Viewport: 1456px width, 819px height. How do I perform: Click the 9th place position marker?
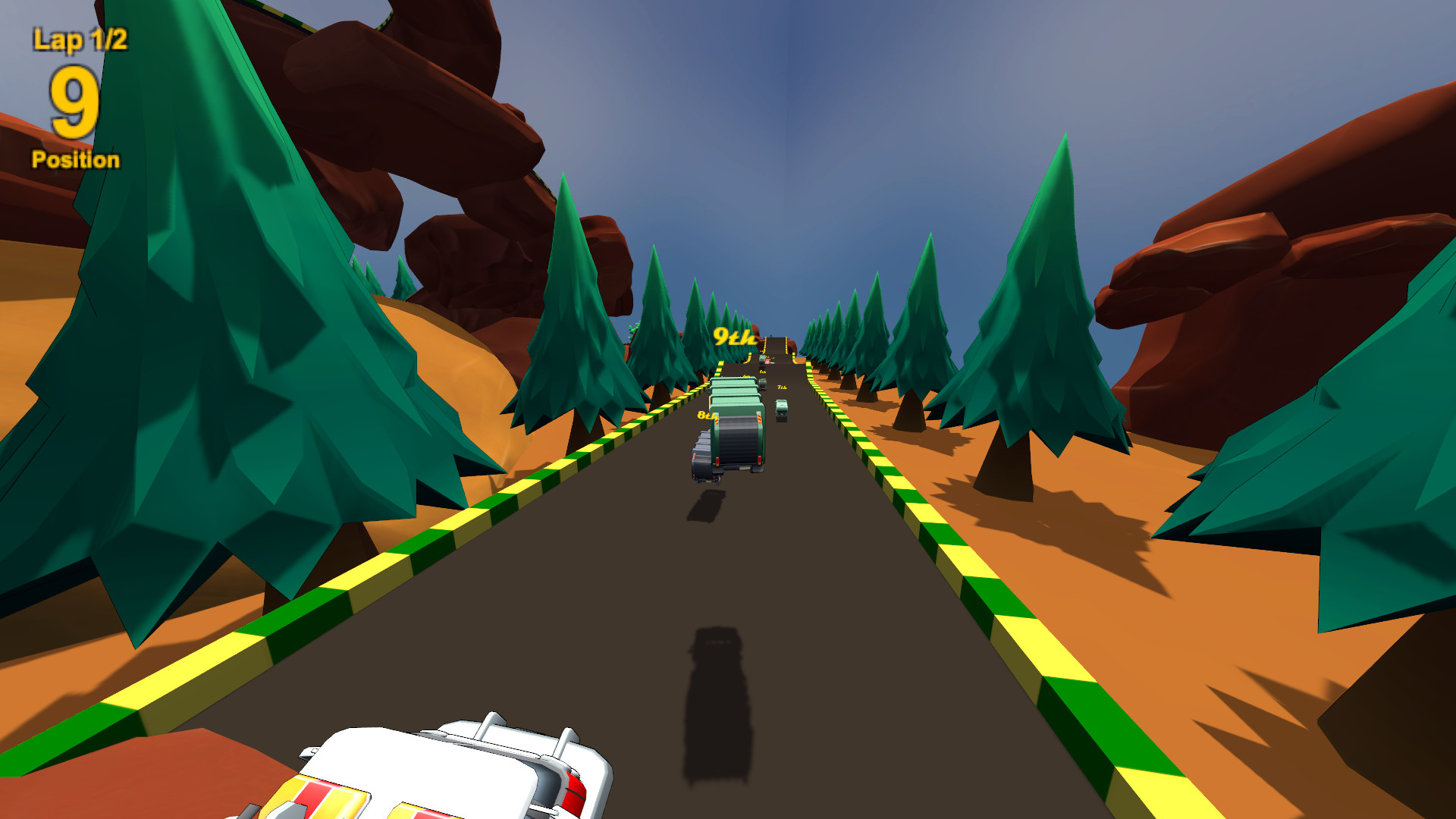735,337
